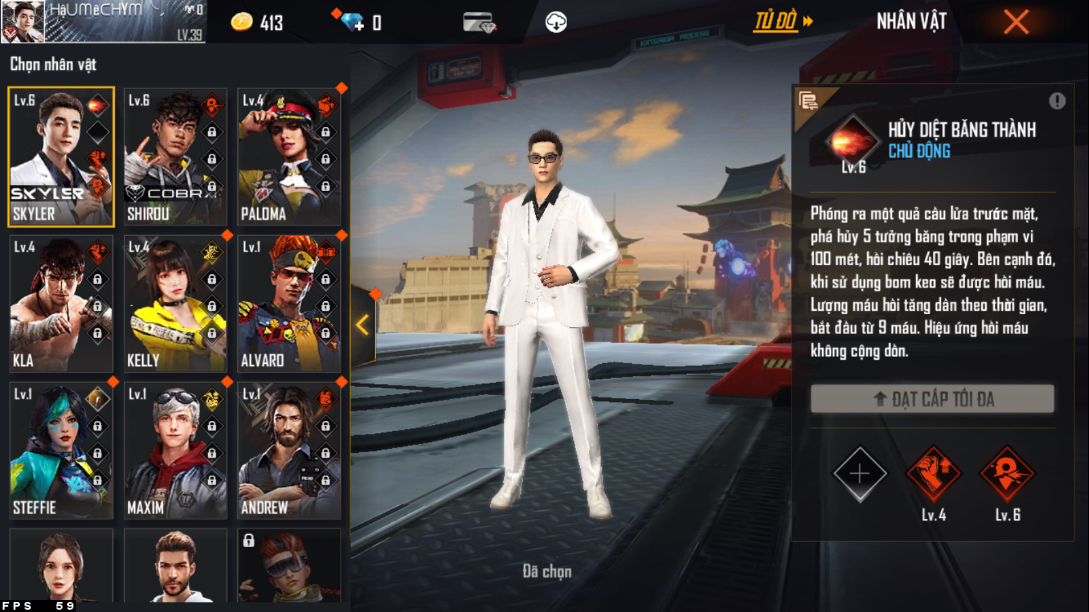The width and height of the screenshot is (1089, 612).
Task: Select the Skyler character card
Action: (61, 156)
